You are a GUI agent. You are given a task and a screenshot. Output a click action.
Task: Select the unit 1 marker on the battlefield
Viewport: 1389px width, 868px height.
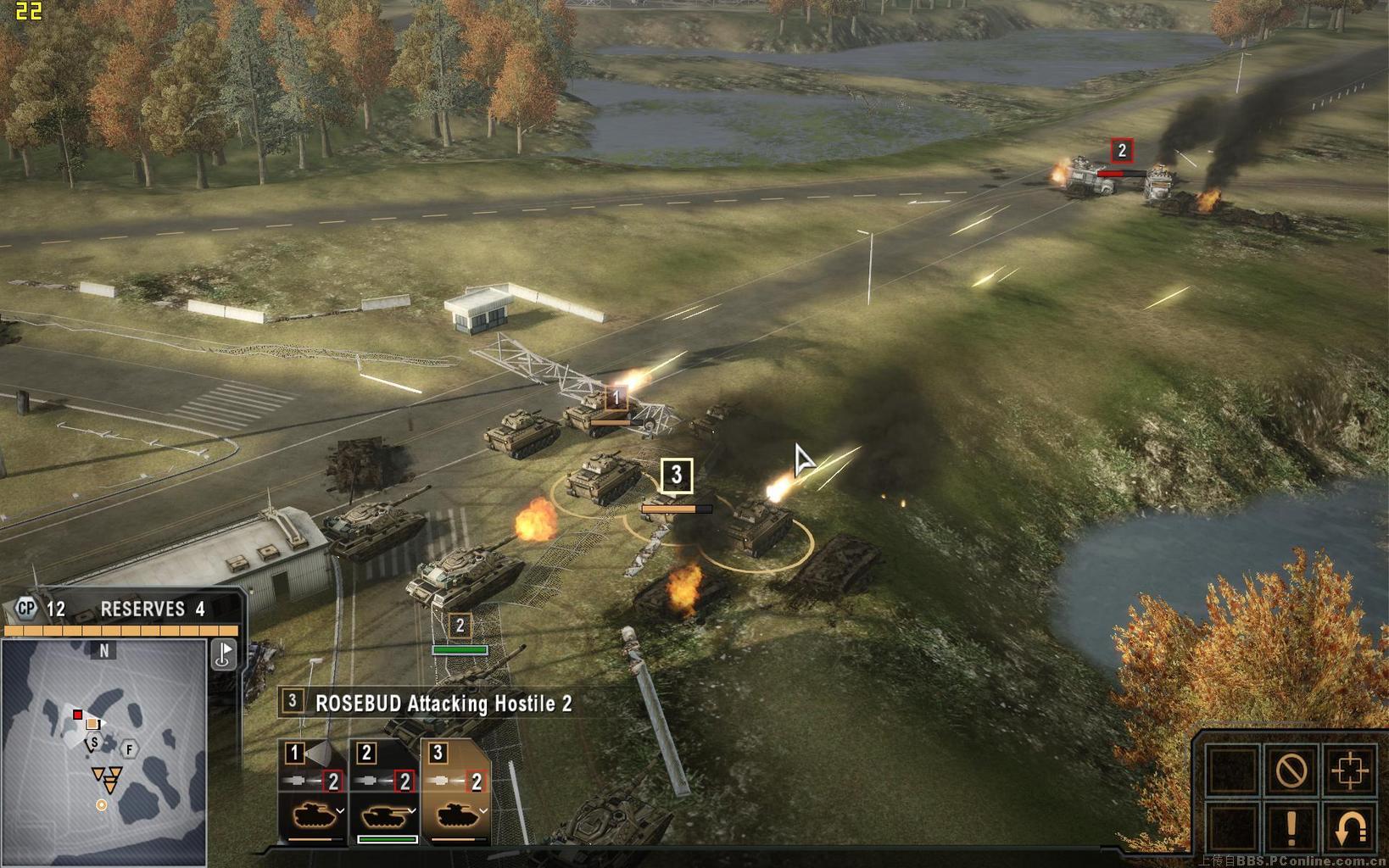click(616, 397)
